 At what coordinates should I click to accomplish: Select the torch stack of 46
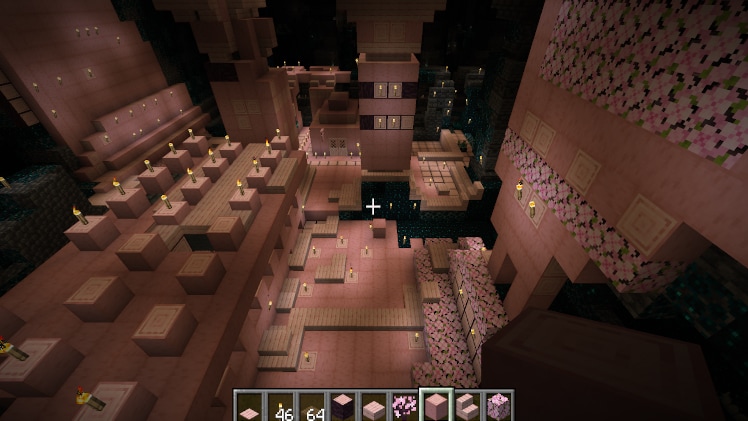pos(280,406)
